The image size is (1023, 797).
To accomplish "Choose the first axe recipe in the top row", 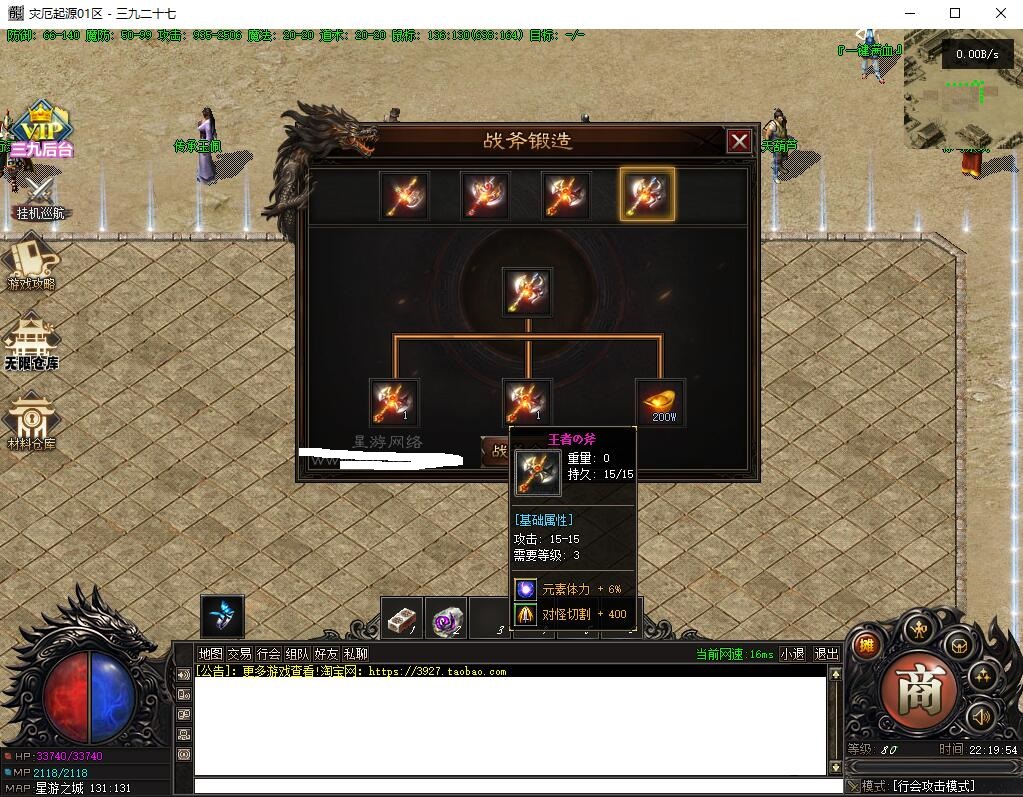I will tap(405, 195).
